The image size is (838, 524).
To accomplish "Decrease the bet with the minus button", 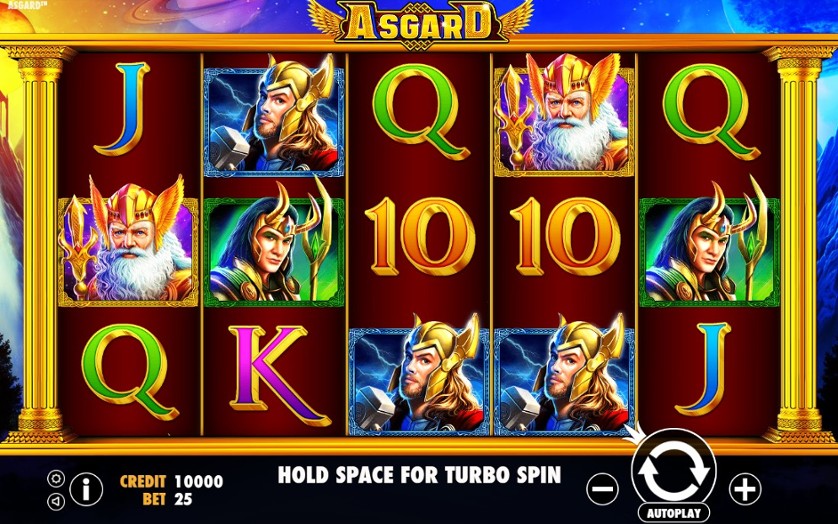I will coord(603,489).
